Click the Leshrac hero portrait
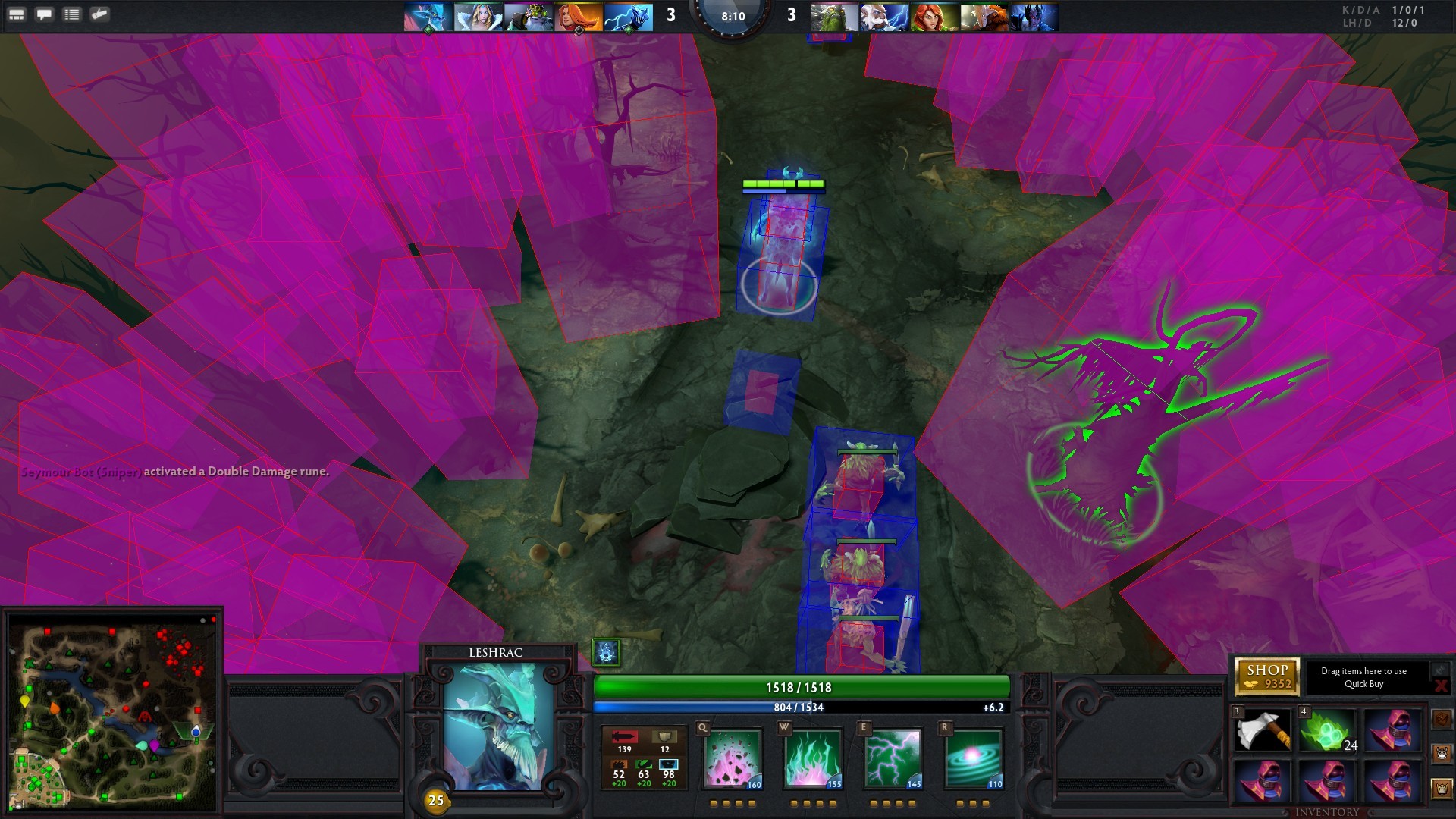The image size is (1456, 819). 498,726
